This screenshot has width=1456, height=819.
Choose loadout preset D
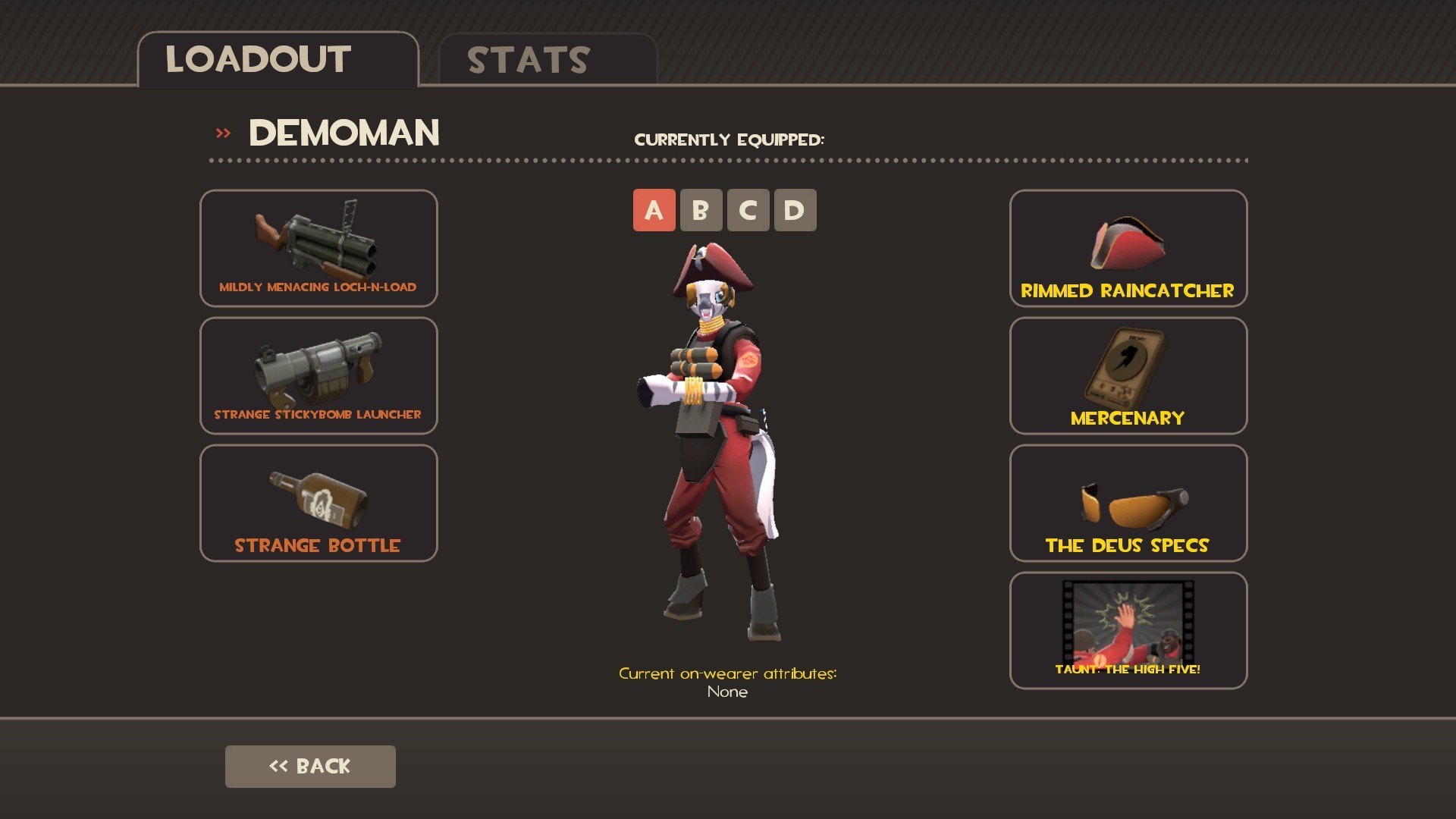click(795, 210)
